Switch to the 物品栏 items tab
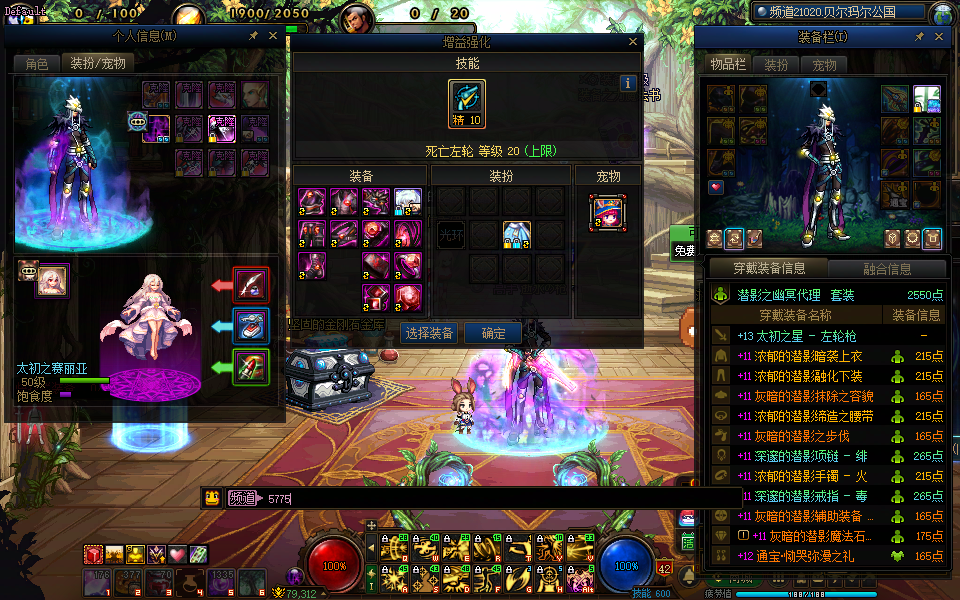 [x=728, y=64]
